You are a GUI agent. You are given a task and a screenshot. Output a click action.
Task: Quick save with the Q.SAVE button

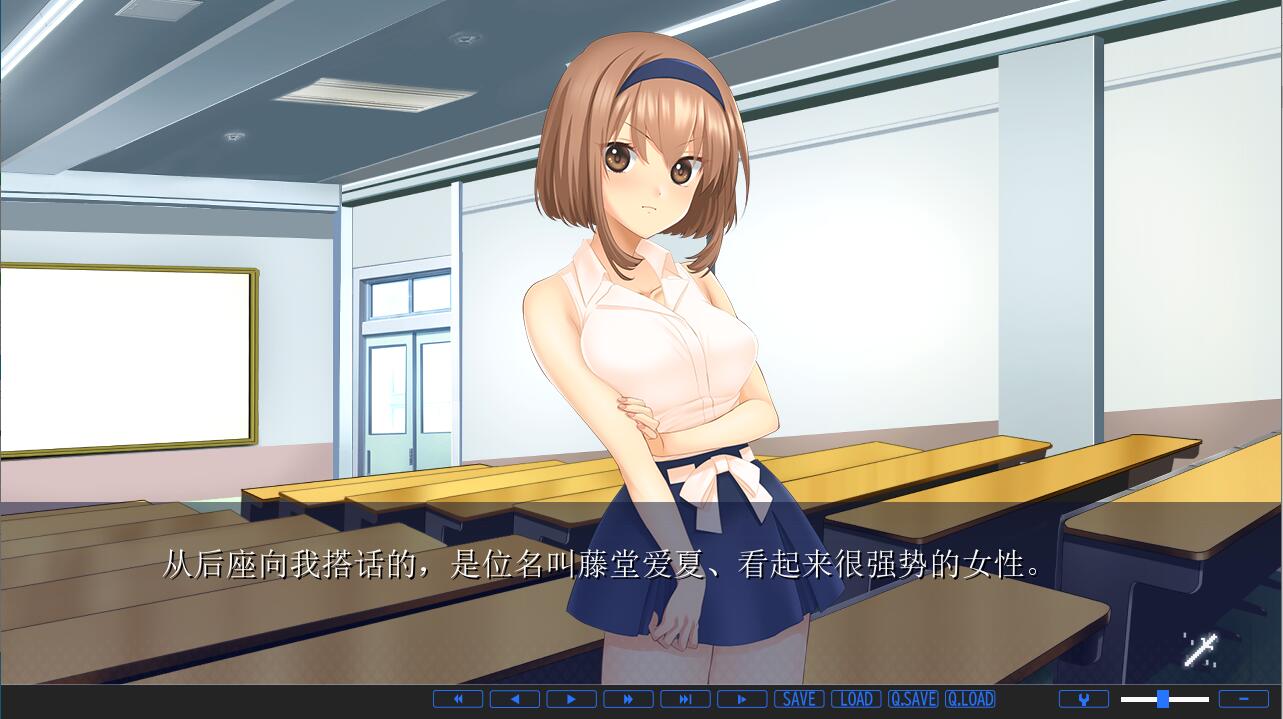click(x=913, y=699)
